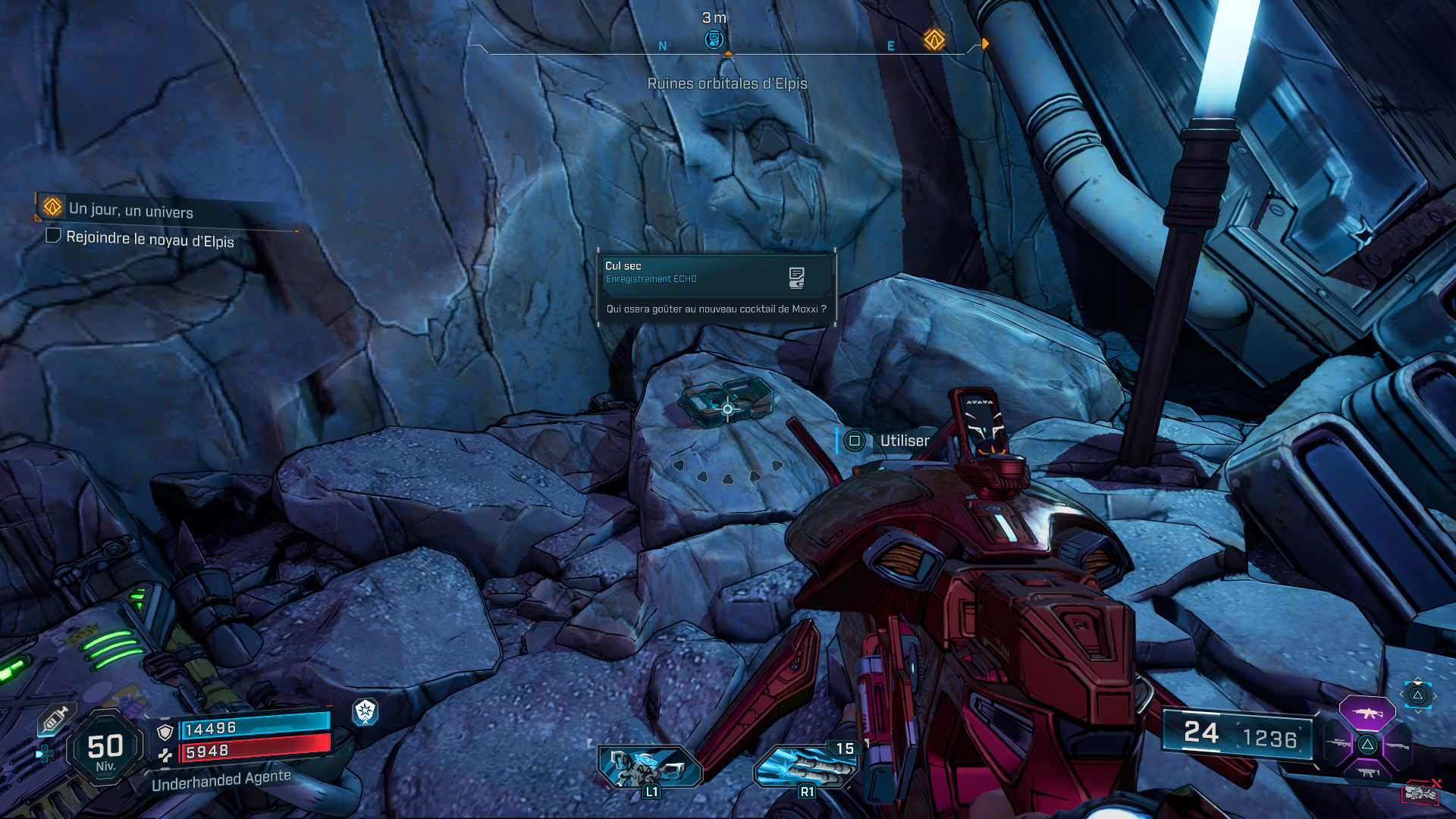Screen dimensions: 1456x819
Task: Select the ECHO log marker on the compass
Action: tap(714, 39)
